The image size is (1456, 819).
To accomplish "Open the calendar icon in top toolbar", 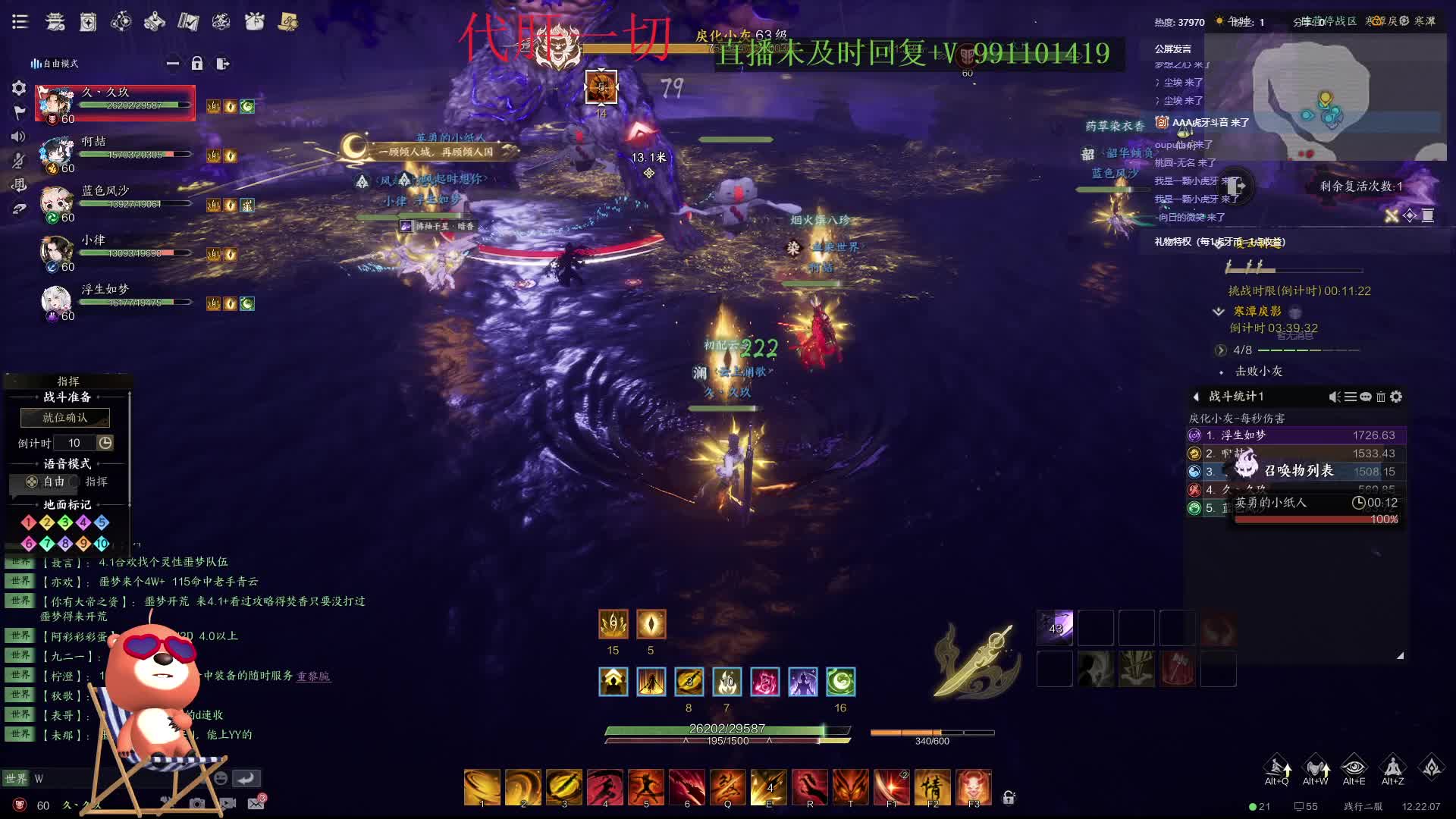I will (x=88, y=22).
